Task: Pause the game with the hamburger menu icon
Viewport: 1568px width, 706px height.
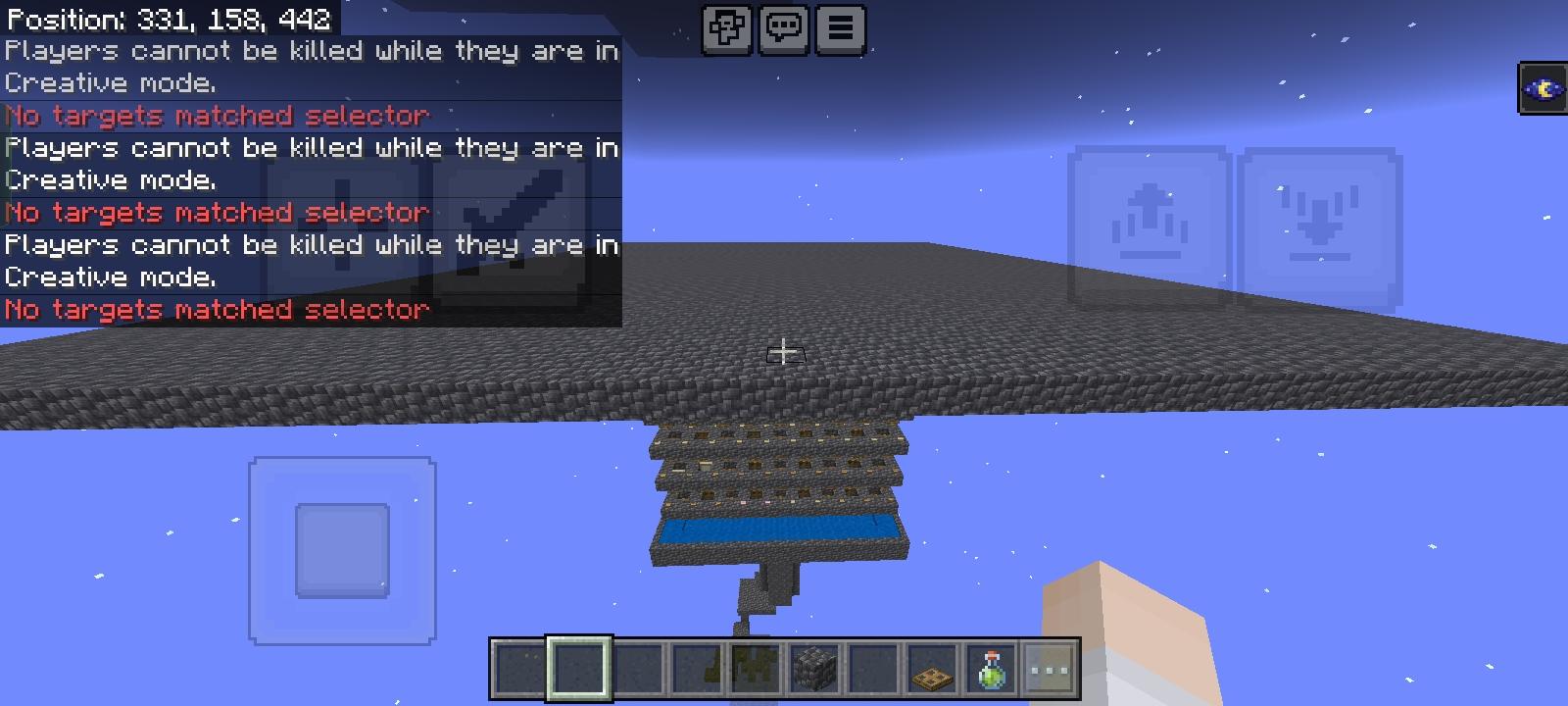Action: point(839,28)
